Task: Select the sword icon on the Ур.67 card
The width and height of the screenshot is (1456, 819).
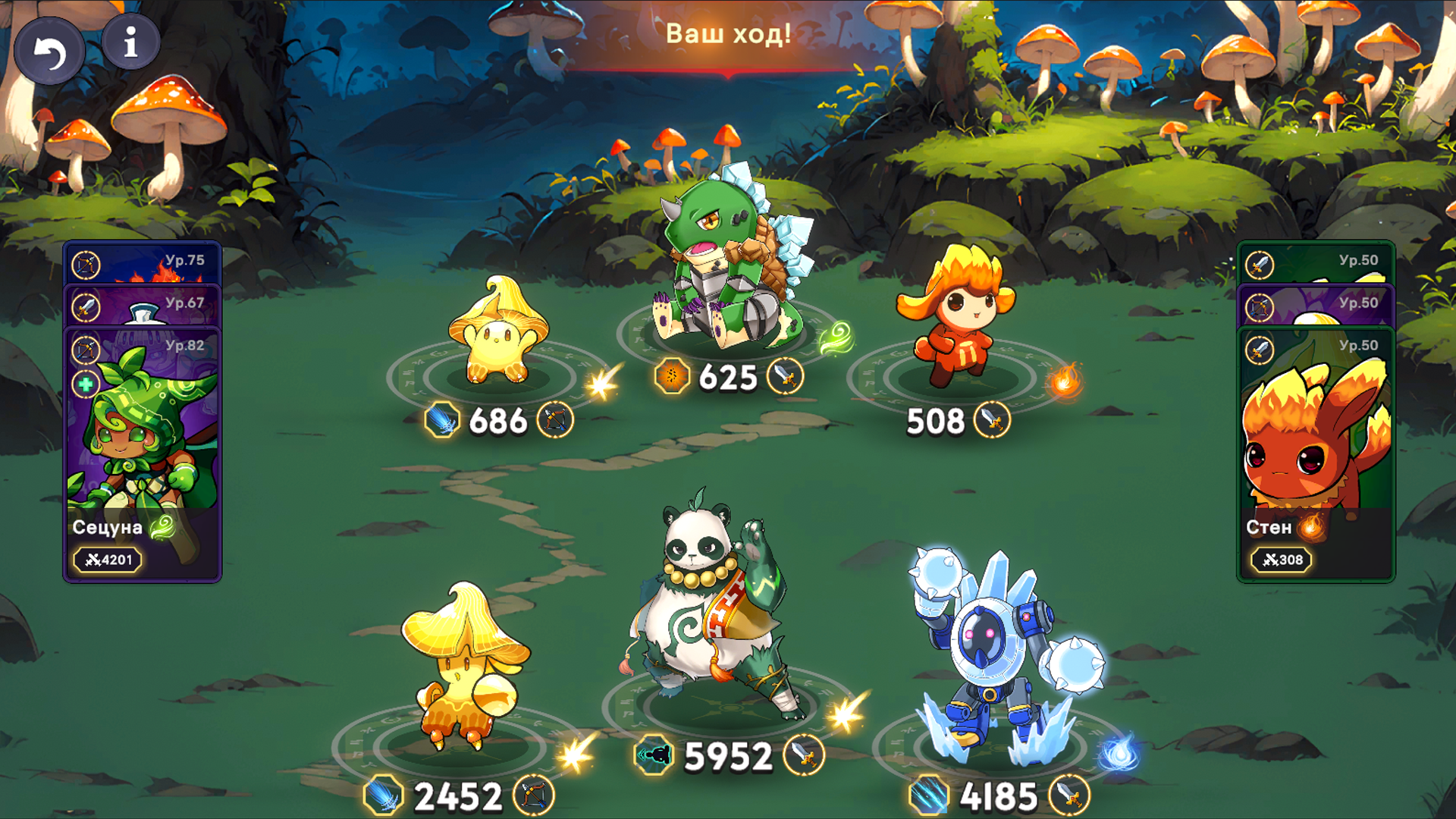Action: click(x=86, y=308)
